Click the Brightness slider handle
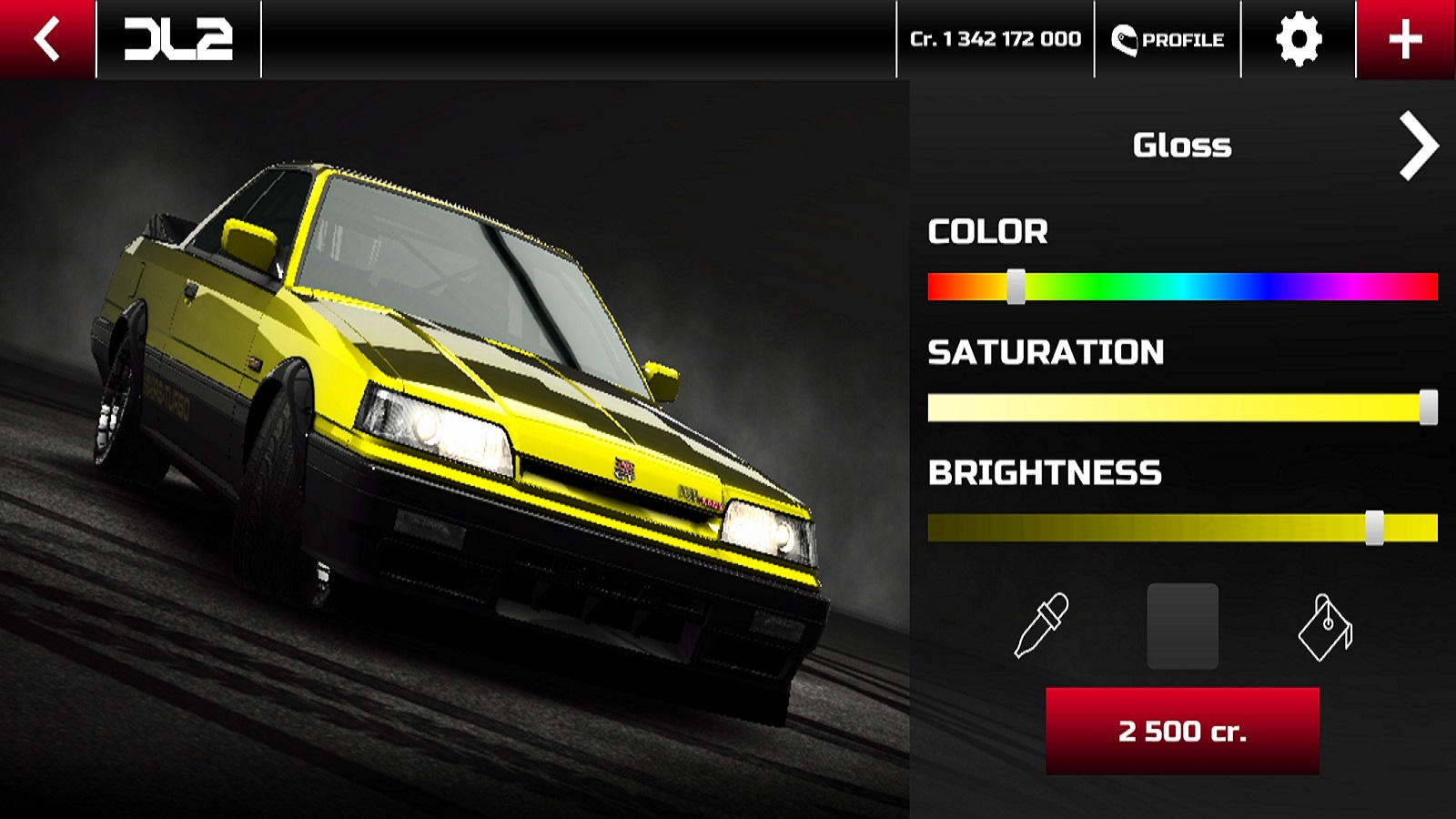Screen dimensions: 1456x819 pyautogui.click(x=1374, y=528)
